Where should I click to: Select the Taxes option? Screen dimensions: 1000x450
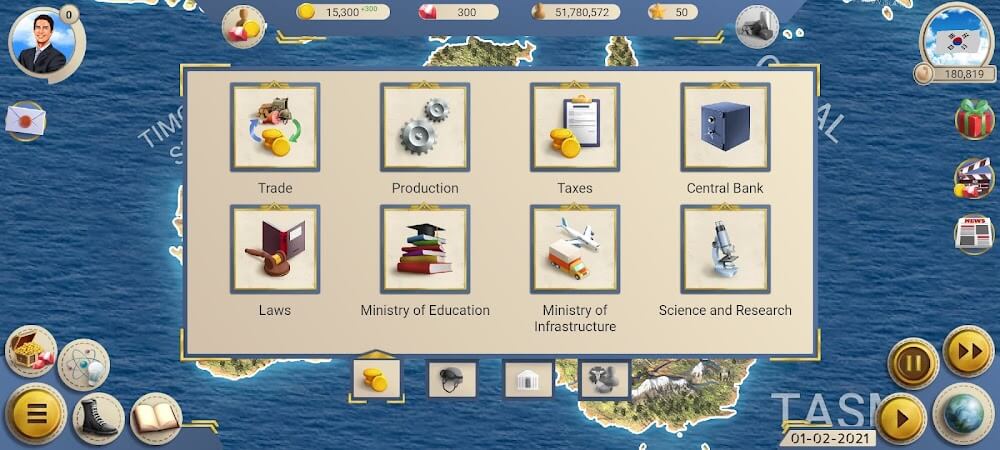[x=575, y=128]
